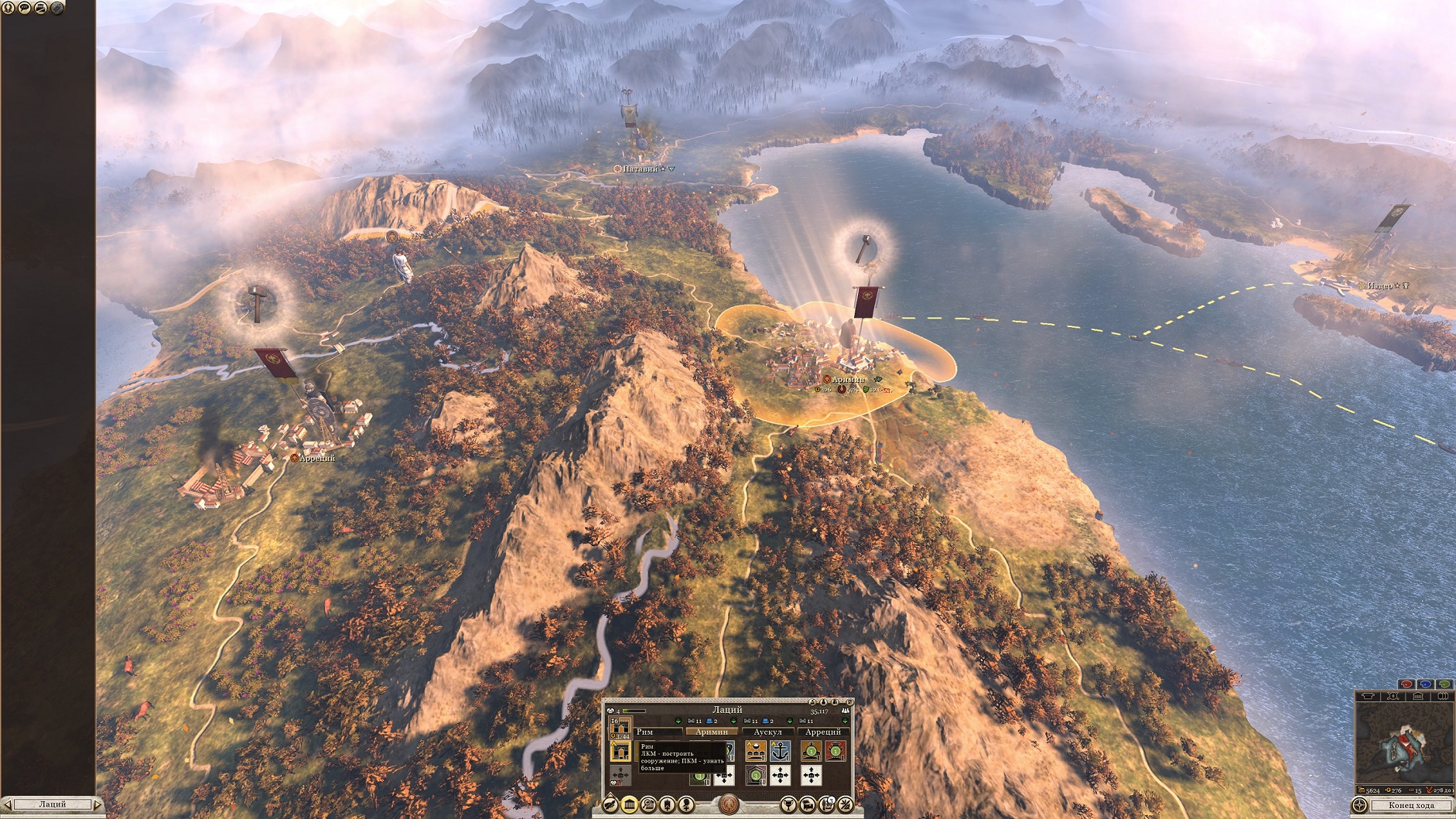Open the goblet icon button

coord(788,805)
